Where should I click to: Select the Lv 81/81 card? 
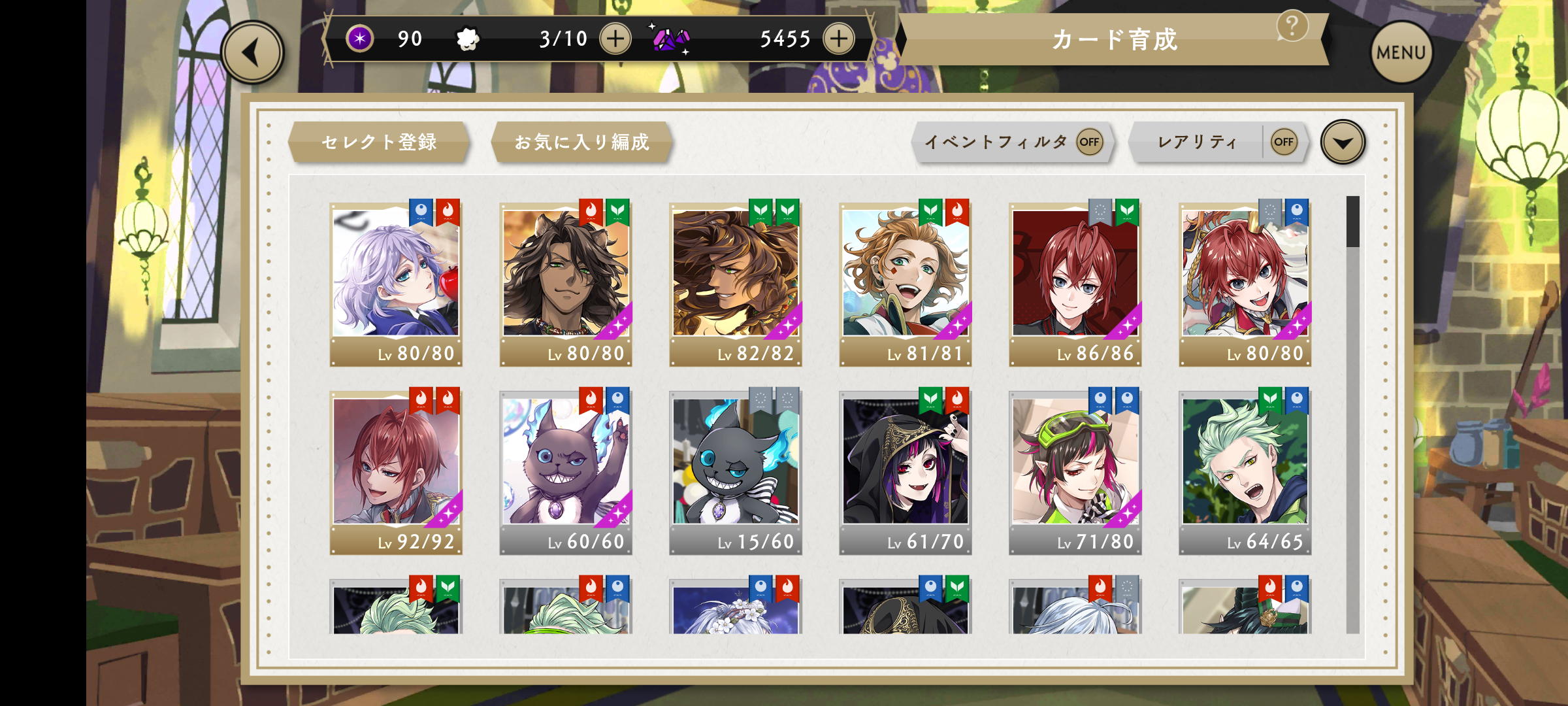click(906, 281)
